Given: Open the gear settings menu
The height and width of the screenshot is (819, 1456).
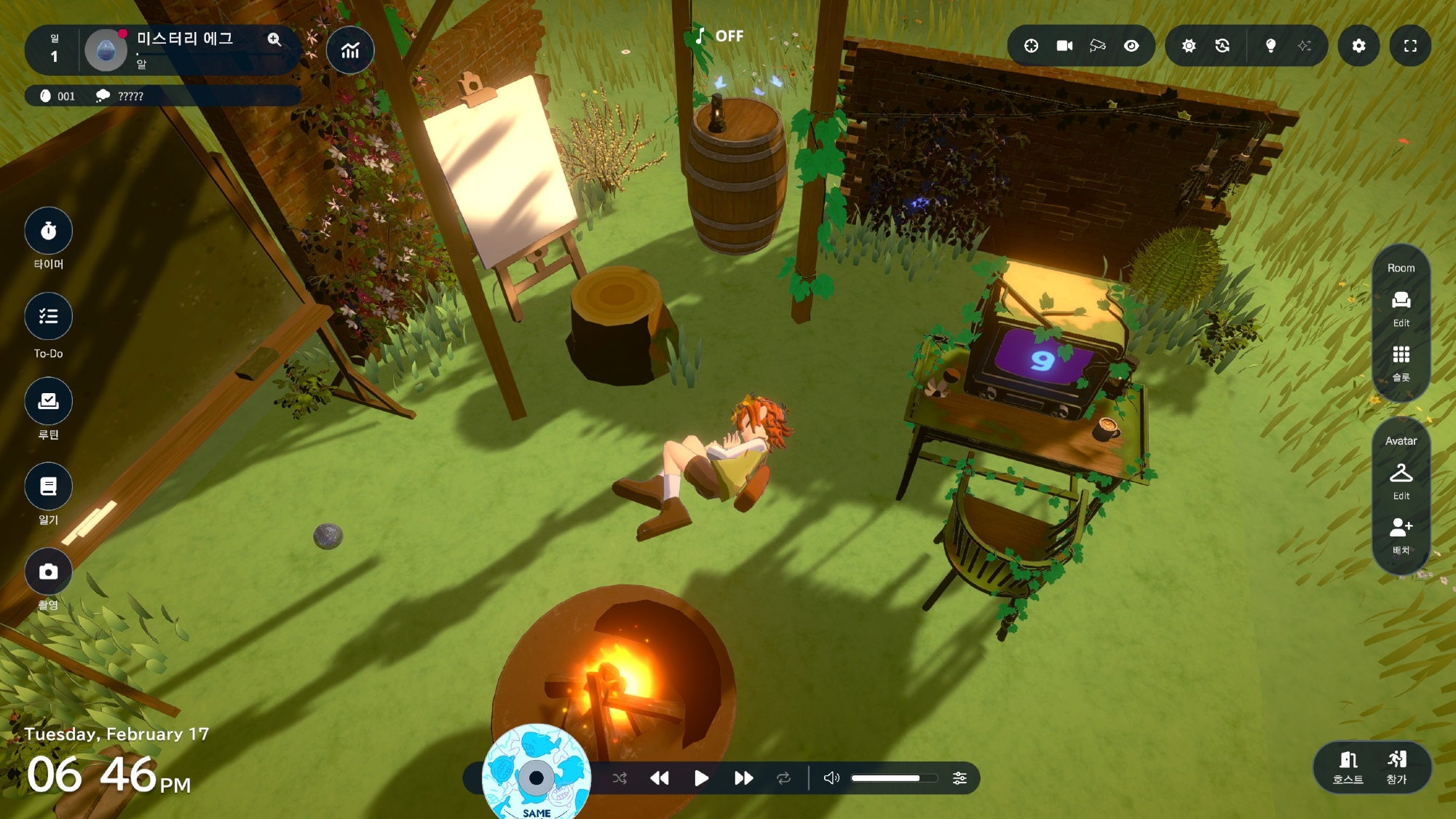Looking at the screenshot, I should 1358,46.
